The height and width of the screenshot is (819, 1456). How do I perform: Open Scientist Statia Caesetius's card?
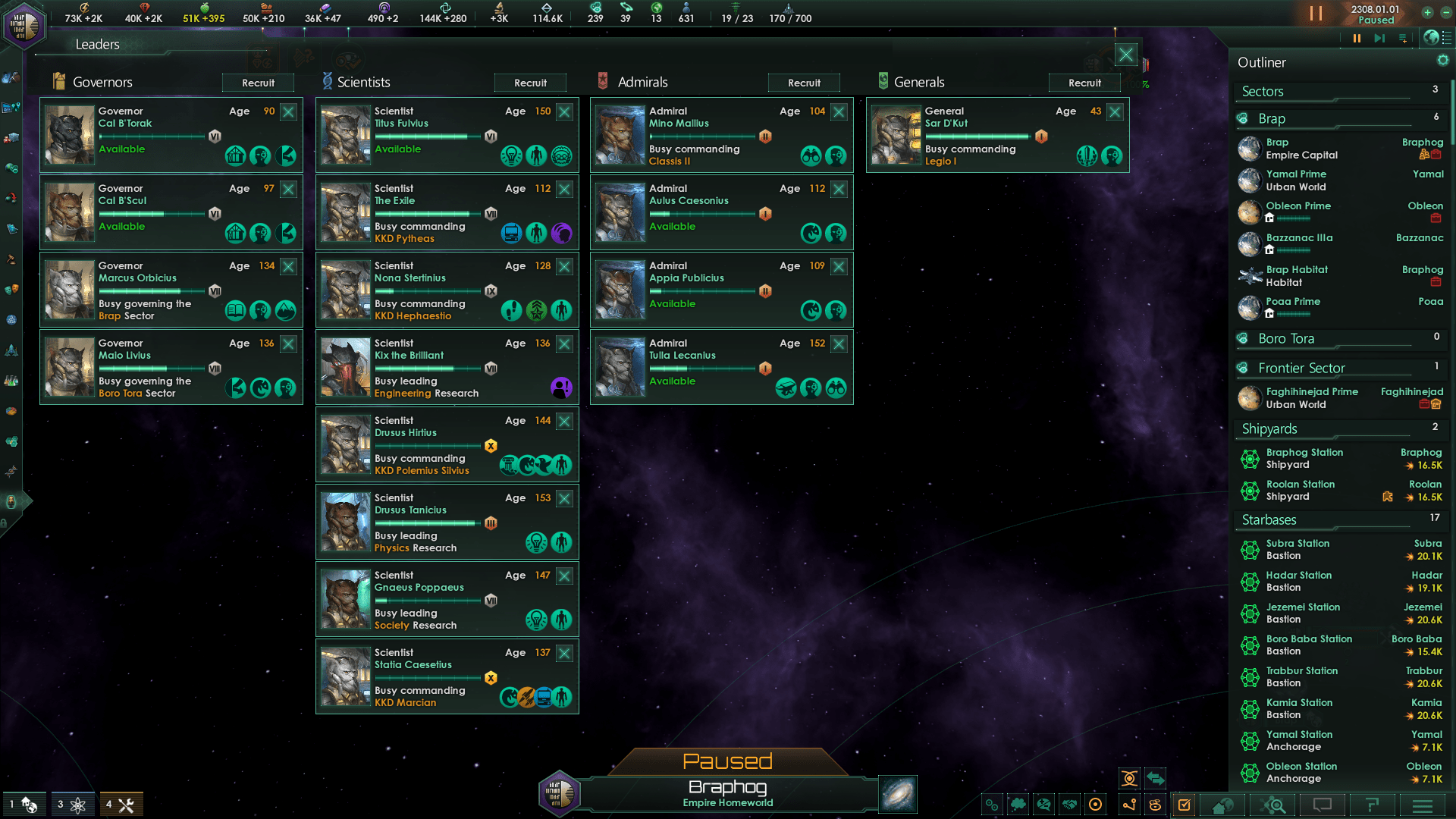[x=425, y=676]
